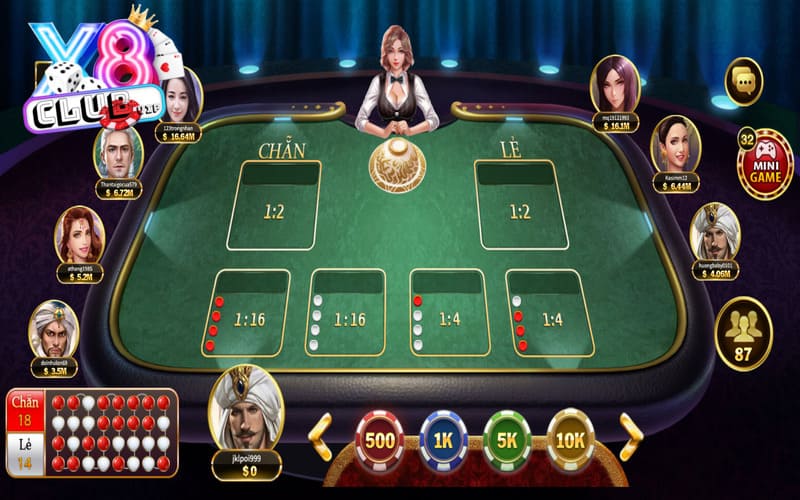Select the gold 10K chip

pyautogui.click(x=570, y=441)
